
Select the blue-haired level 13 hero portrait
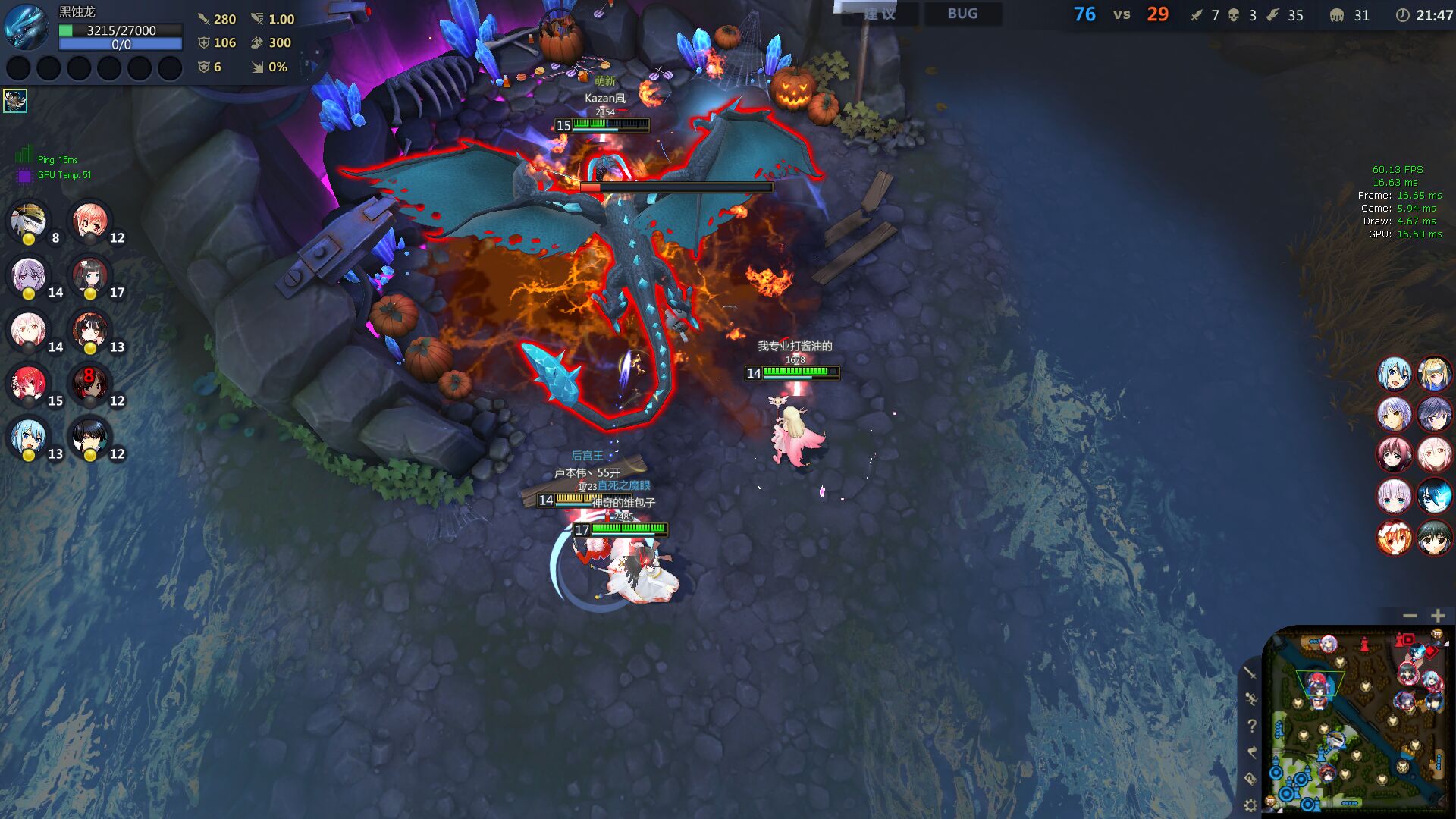[29, 438]
